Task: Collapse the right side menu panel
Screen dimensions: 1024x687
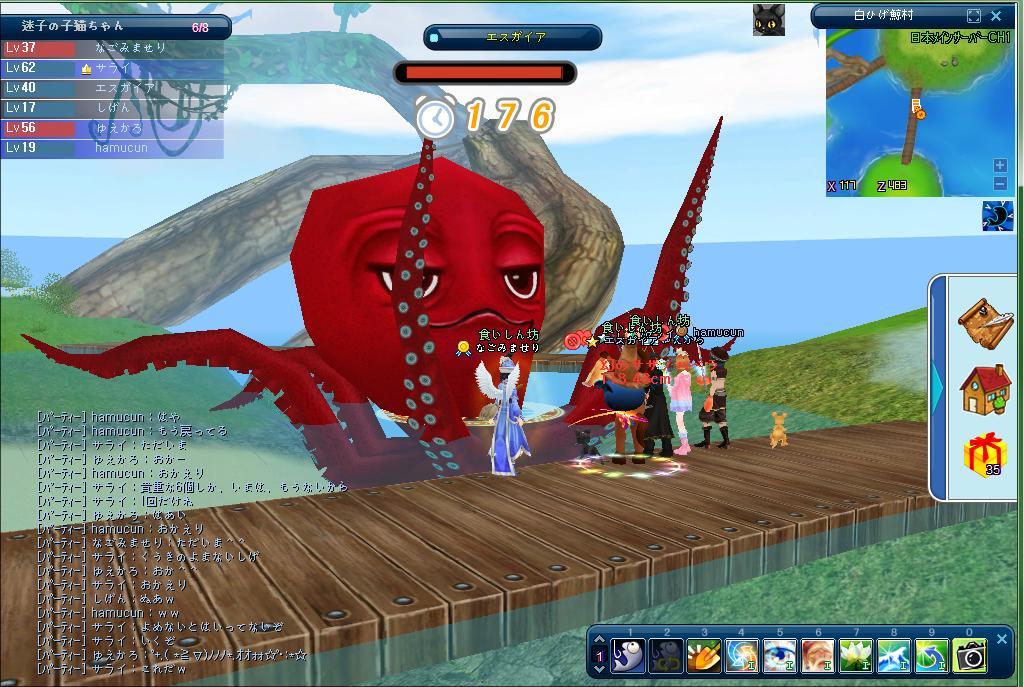Action: point(938,386)
